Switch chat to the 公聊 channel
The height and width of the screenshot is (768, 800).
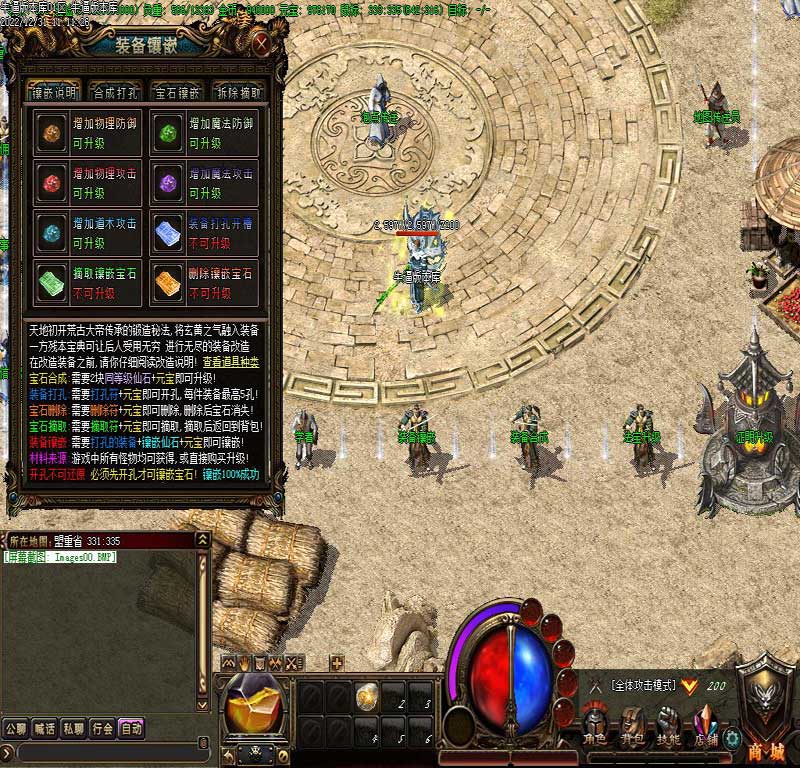pyautogui.click(x=15, y=728)
